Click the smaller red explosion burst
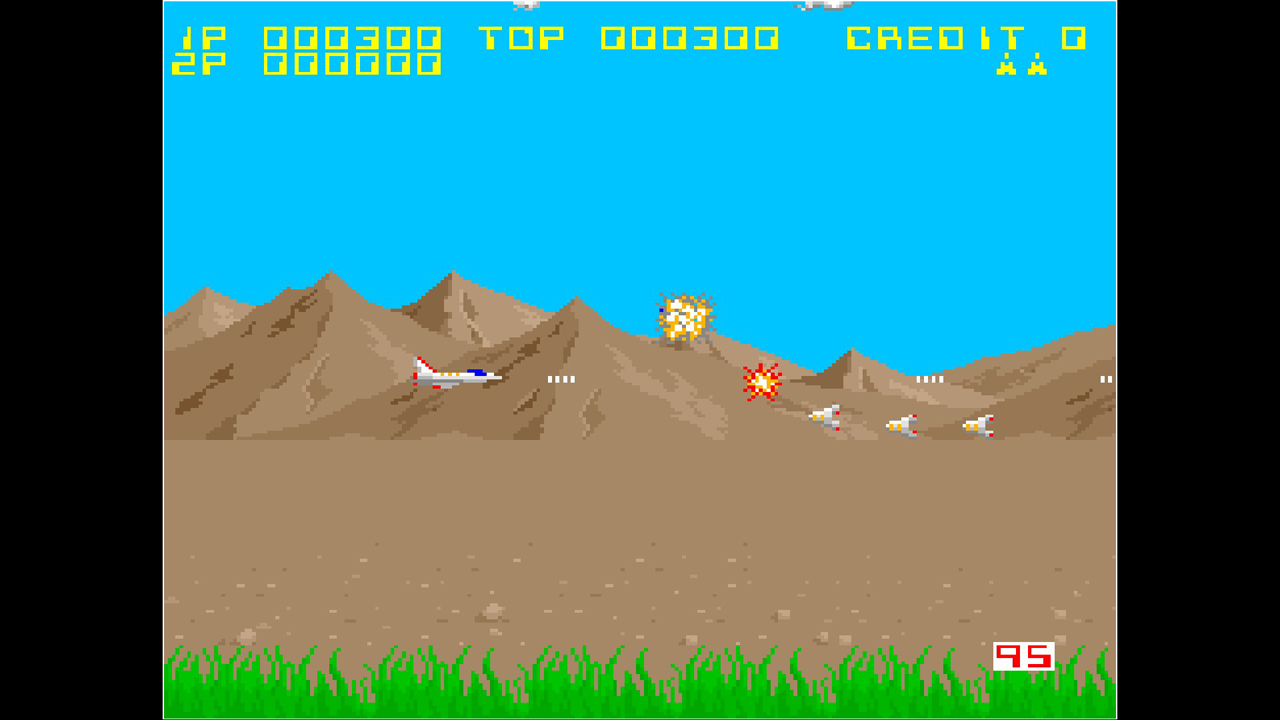1280x720 pixels. (x=761, y=383)
